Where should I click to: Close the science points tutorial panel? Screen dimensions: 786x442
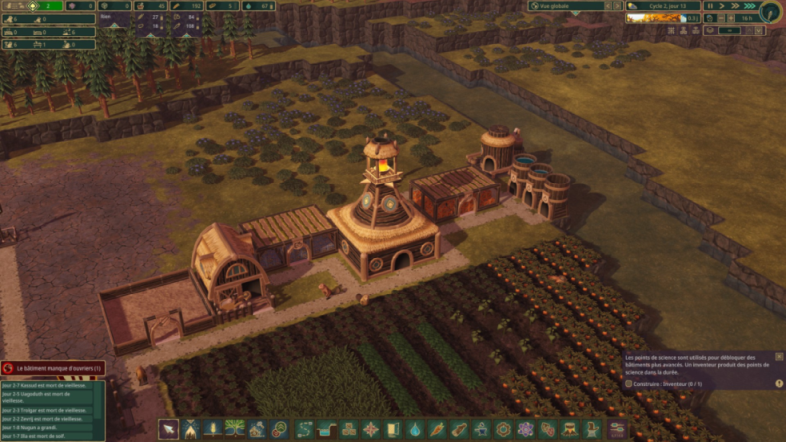(x=779, y=356)
